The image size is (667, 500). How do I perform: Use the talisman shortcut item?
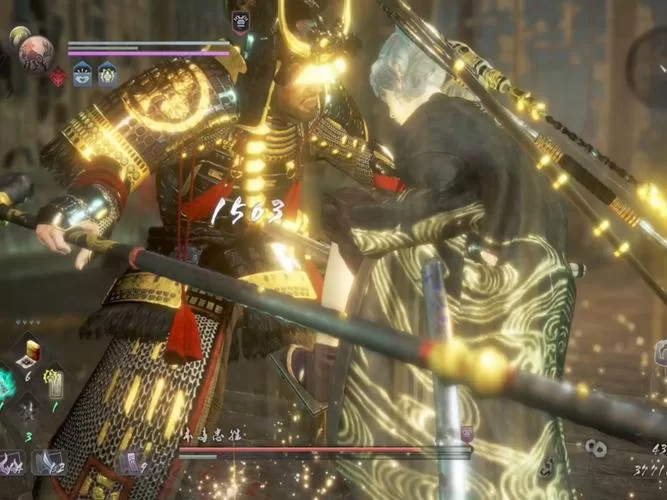point(56,383)
